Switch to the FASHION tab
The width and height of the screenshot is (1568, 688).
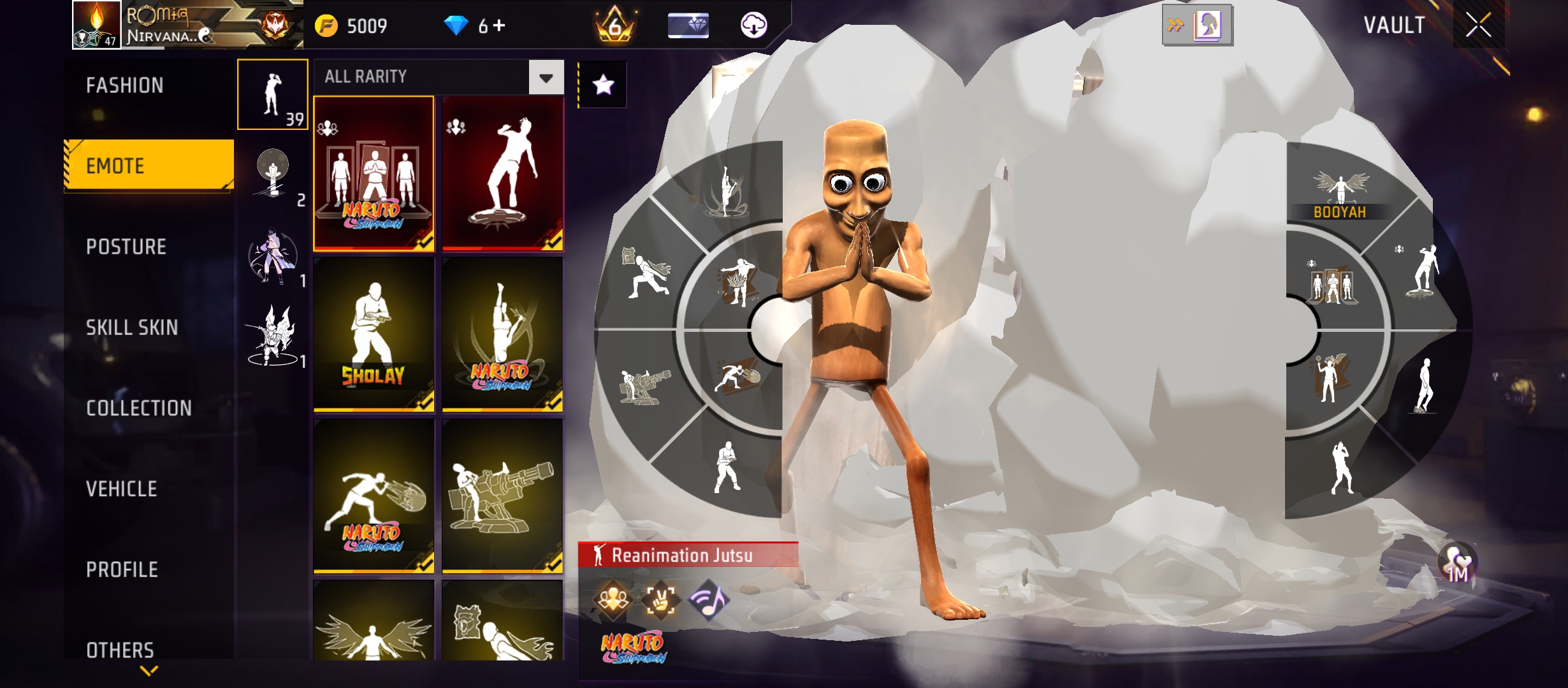pos(125,85)
